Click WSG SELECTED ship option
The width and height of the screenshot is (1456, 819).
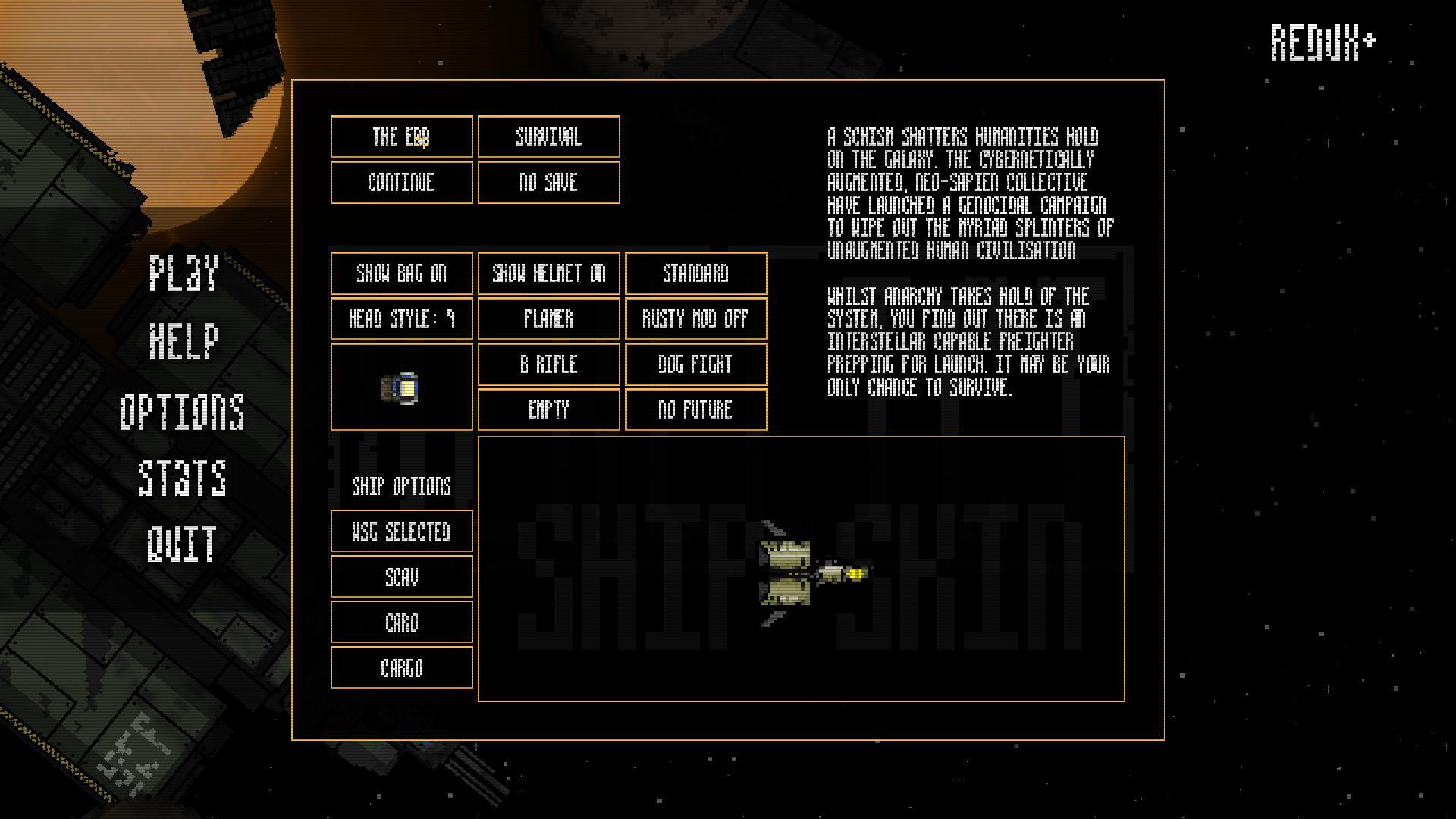(x=402, y=532)
